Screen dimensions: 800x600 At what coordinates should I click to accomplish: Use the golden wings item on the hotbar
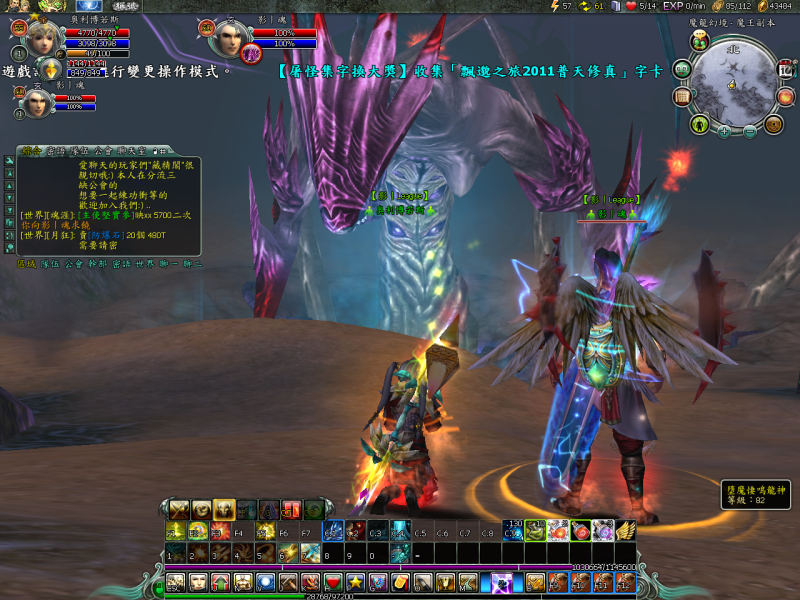[x=626, y=530]
